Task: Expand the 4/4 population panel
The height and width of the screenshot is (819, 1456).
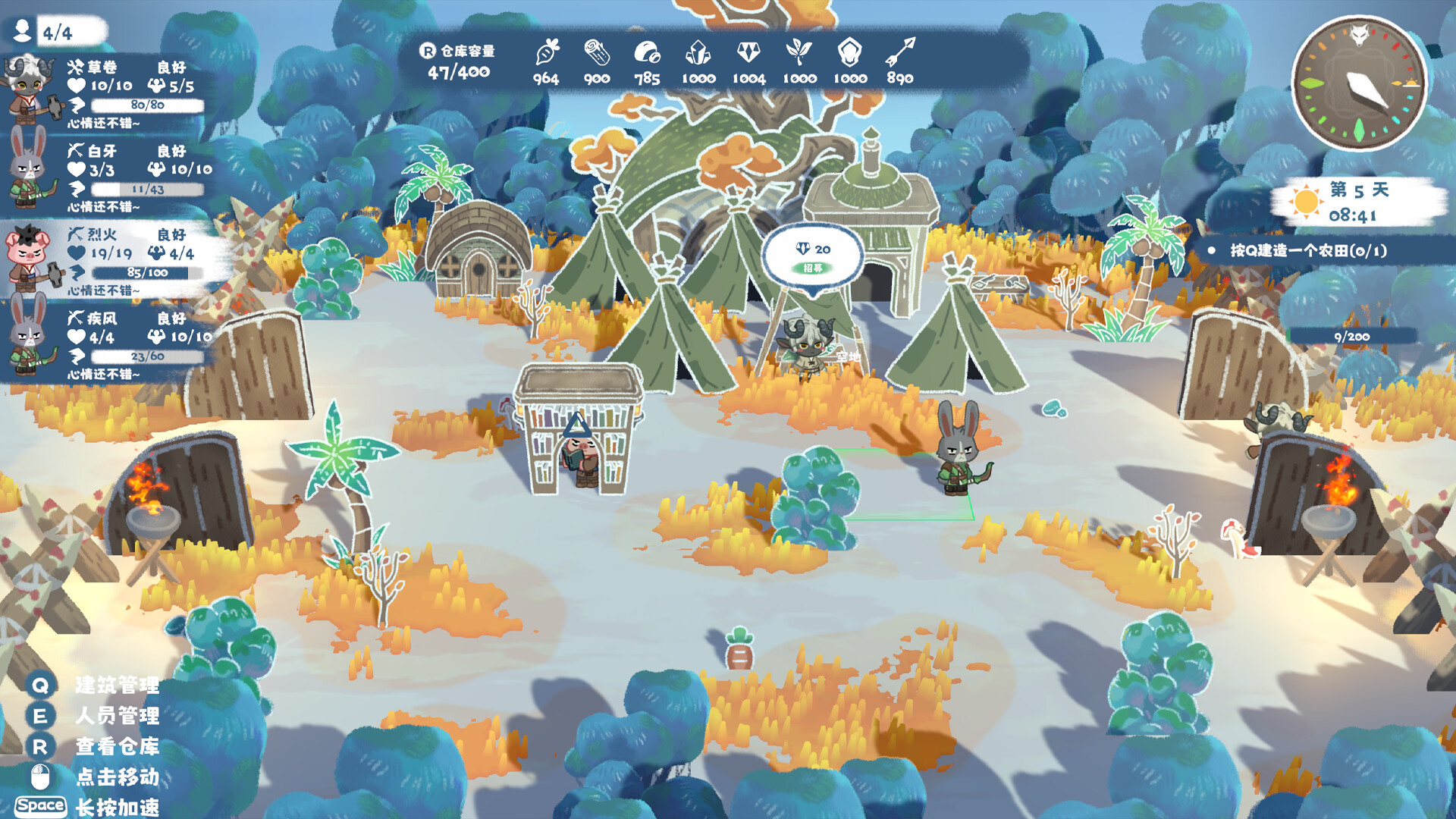Action: (53, 32)
